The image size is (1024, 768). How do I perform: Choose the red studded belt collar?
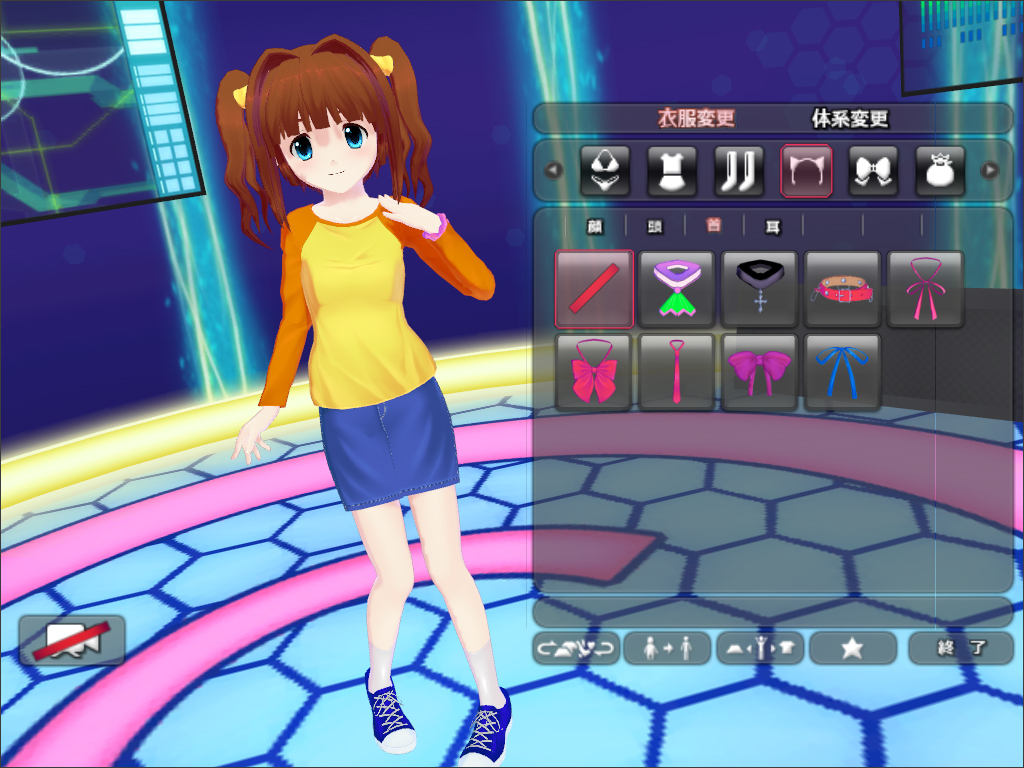click(843, 289)
